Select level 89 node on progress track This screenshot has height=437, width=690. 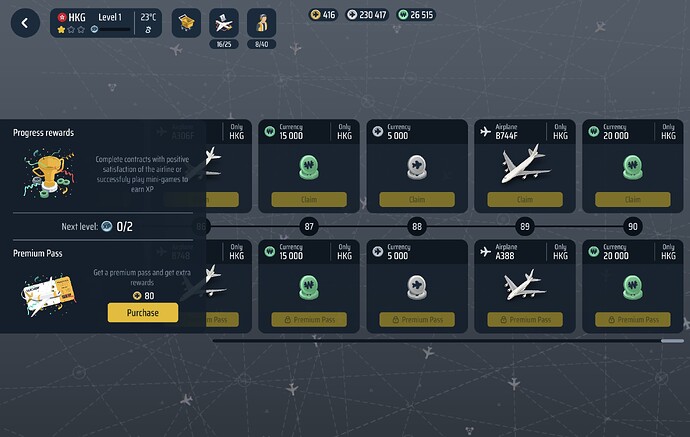(x=525, y=227)
